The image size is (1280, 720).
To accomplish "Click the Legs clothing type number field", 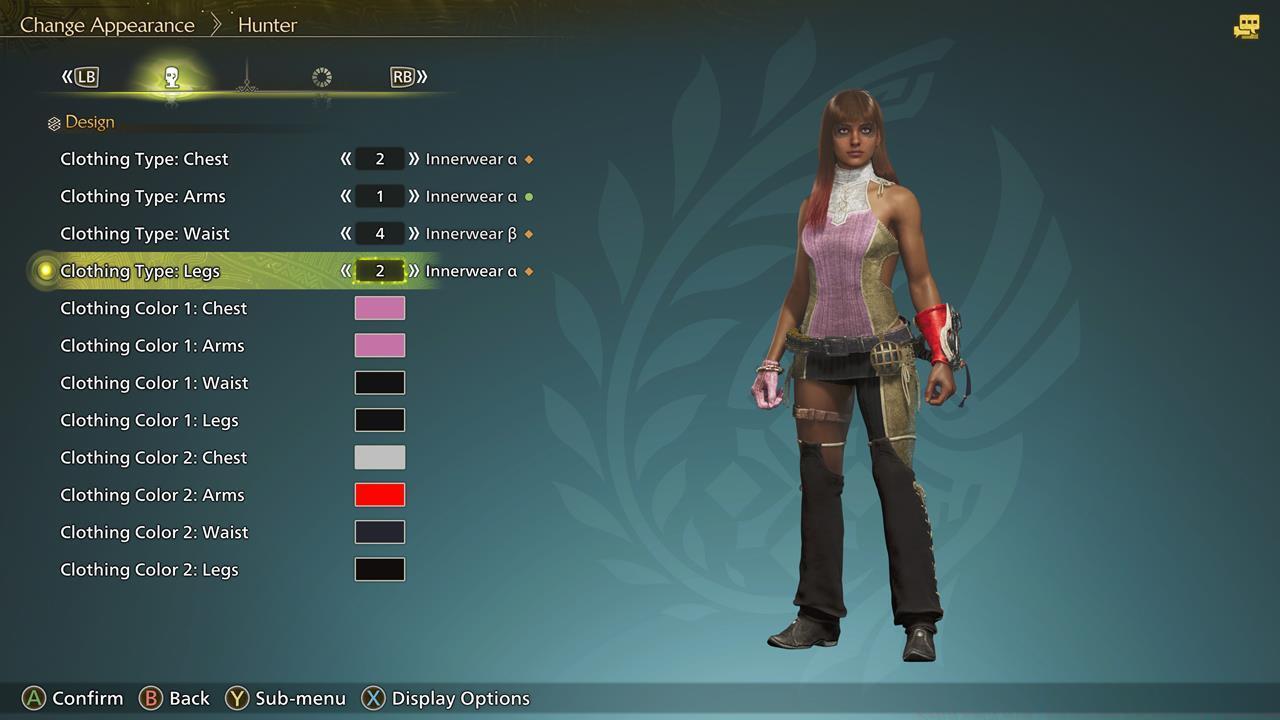I will click(379, 270).
